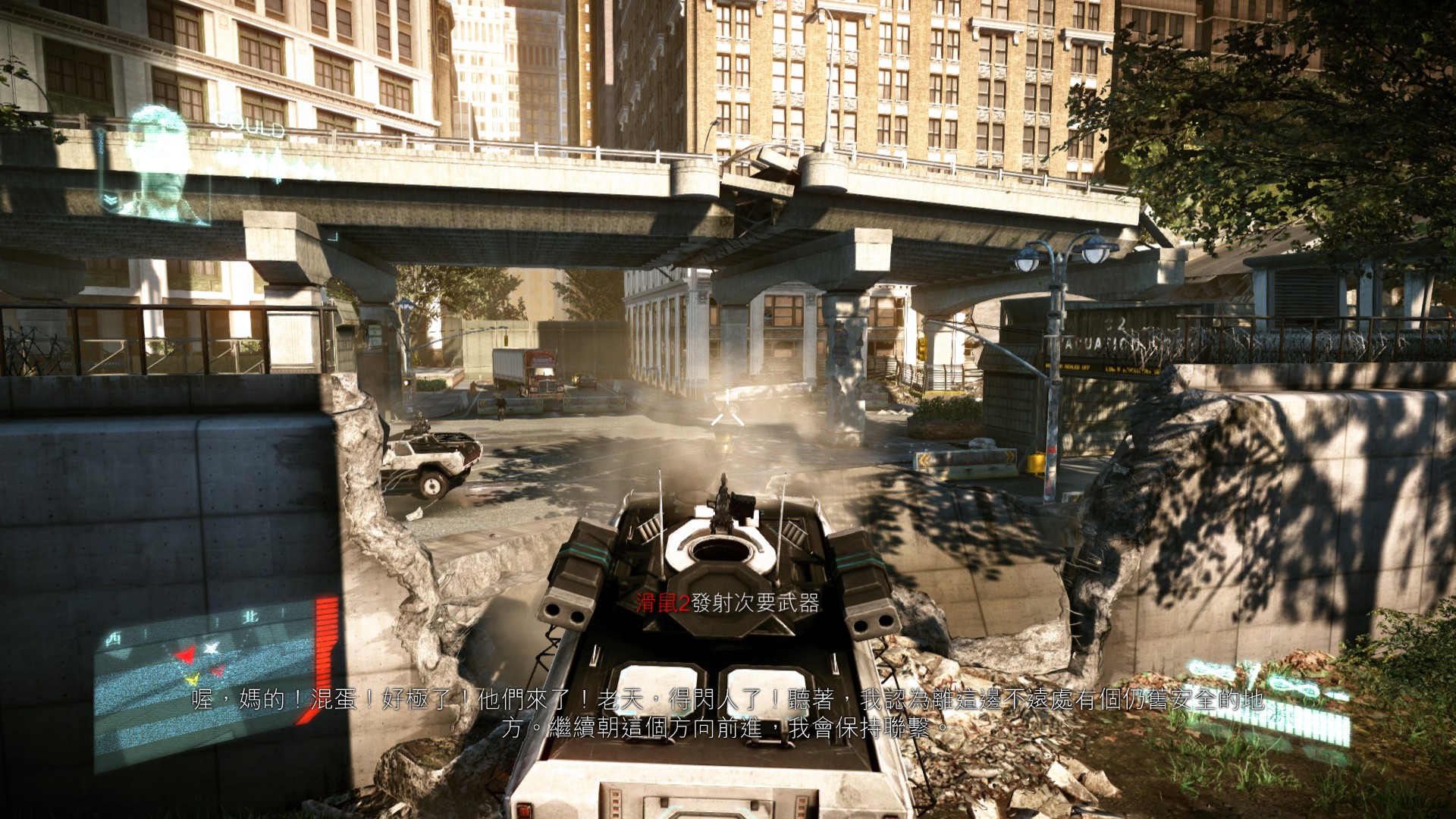Click the rank insignia on Gould's hologram

pyautogui.click(x=111, y=199)
